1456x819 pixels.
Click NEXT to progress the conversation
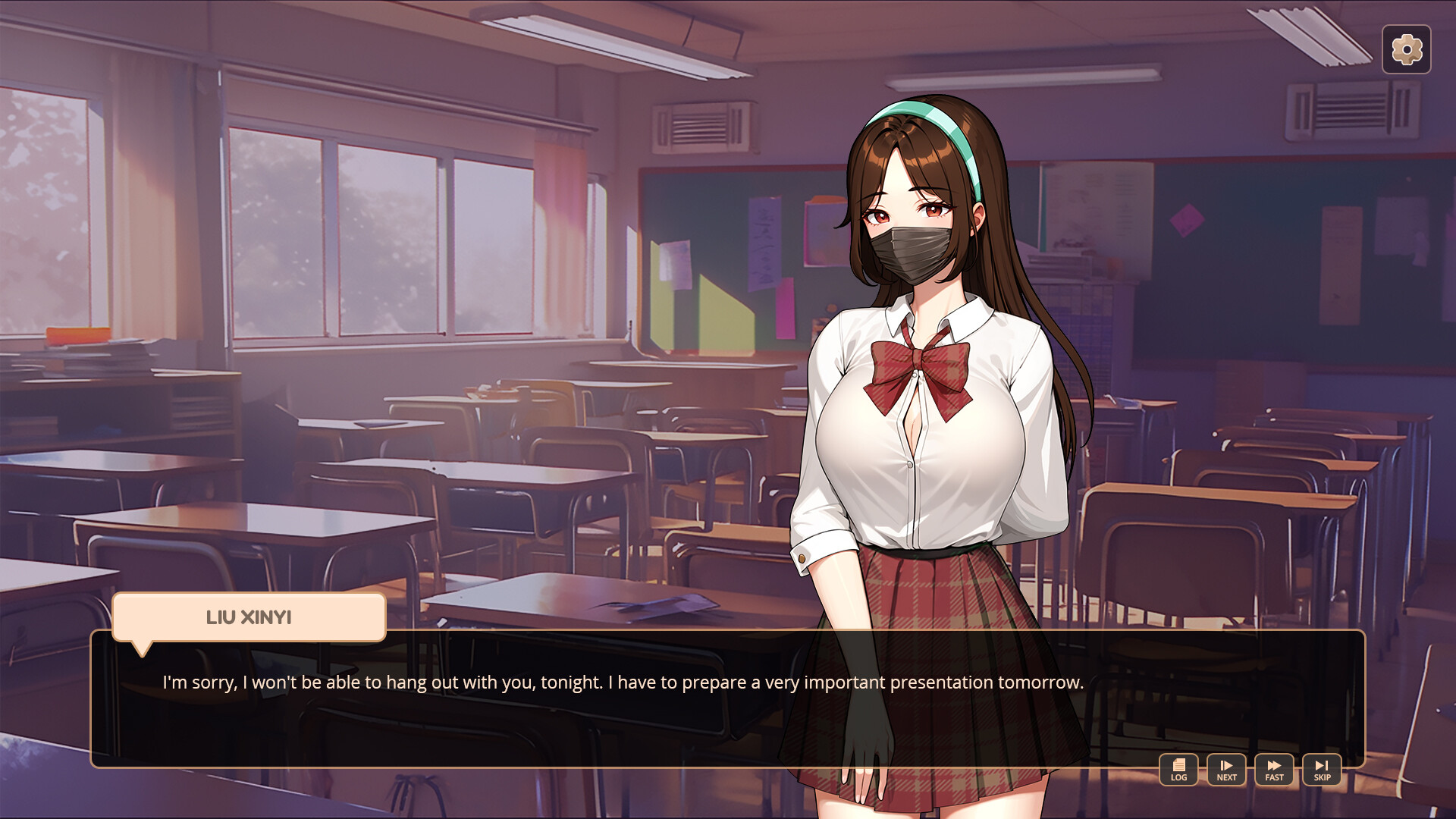(1225, 769)
